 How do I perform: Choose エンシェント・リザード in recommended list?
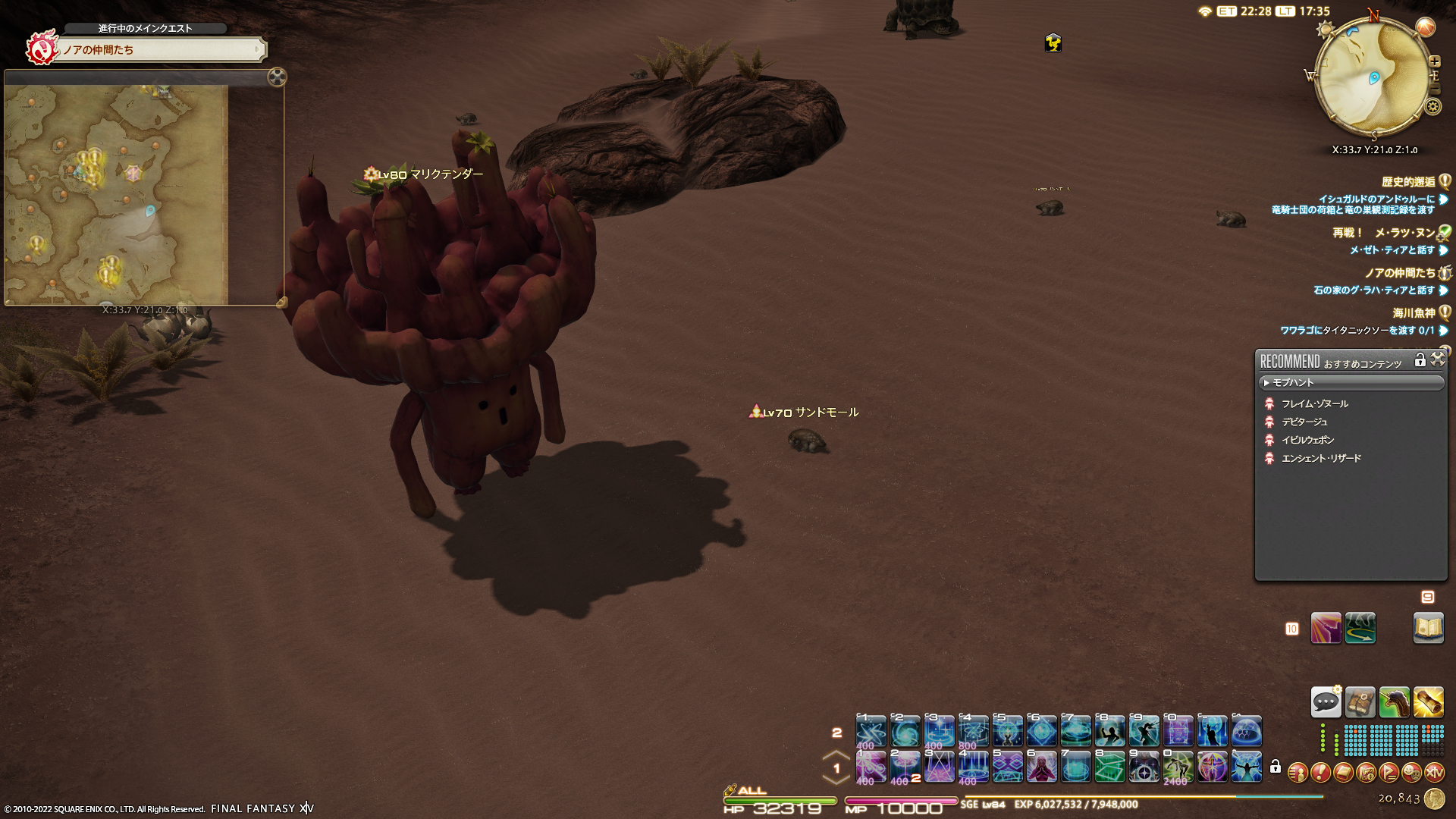[1321, 459]
